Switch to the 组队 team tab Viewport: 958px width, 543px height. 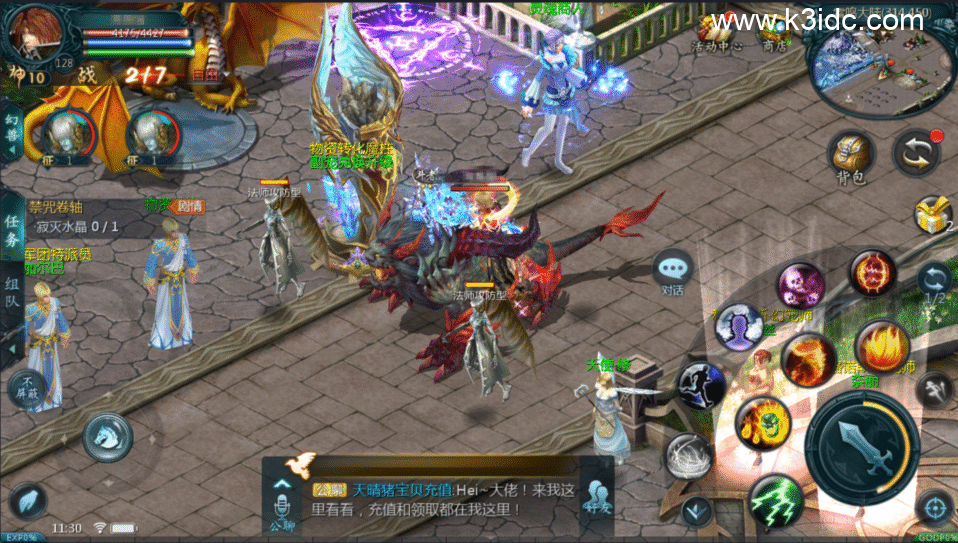point(12,287)
